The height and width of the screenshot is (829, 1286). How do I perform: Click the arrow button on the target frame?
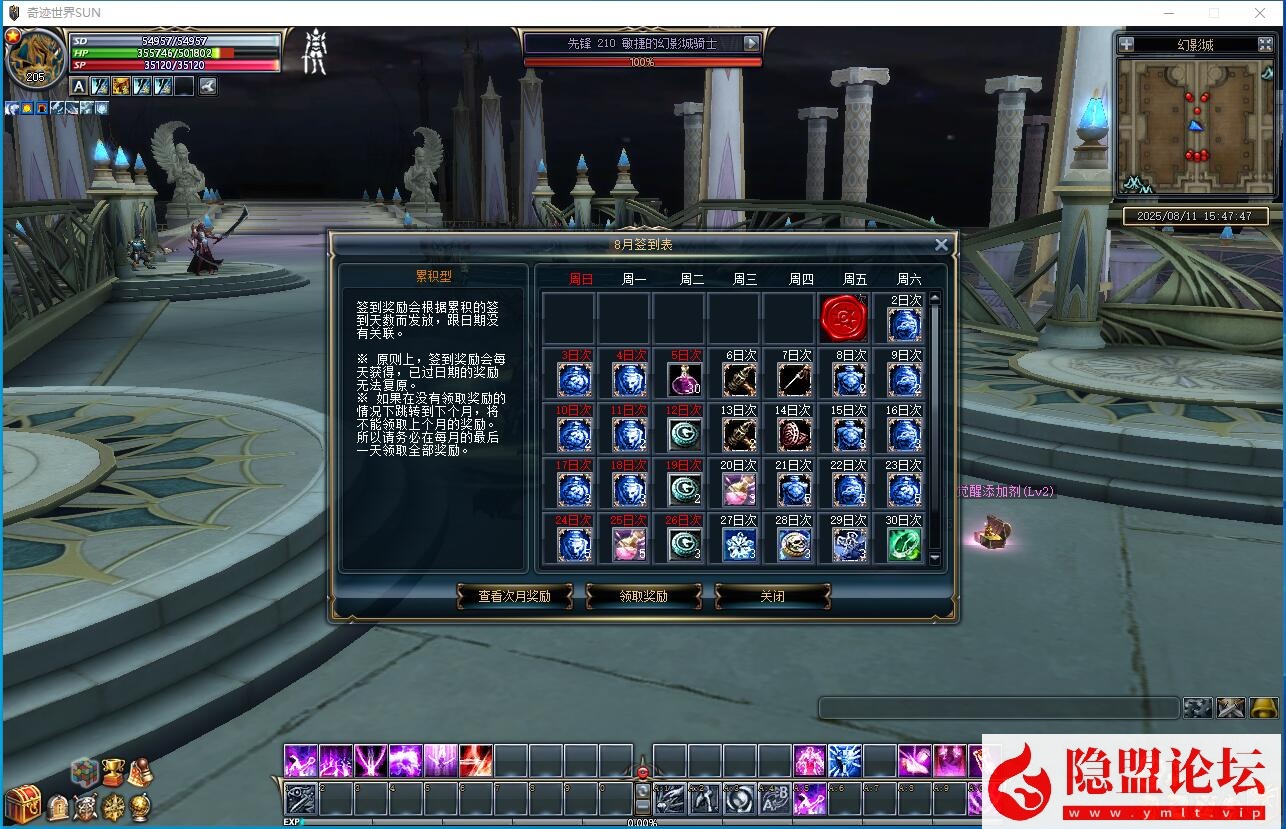pos(752,43)
